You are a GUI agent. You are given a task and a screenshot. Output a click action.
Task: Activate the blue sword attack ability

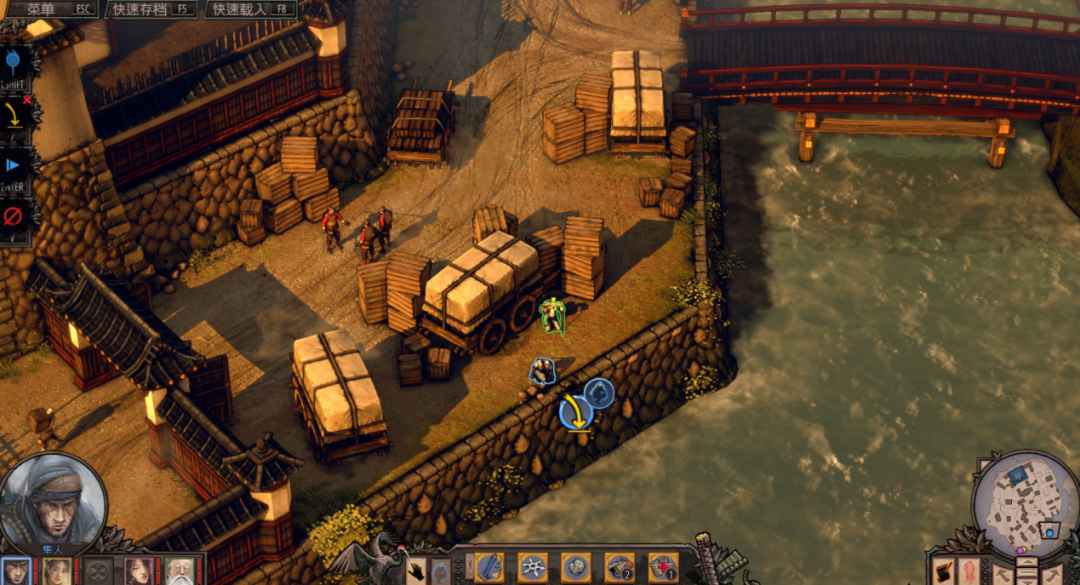point(489,567)
